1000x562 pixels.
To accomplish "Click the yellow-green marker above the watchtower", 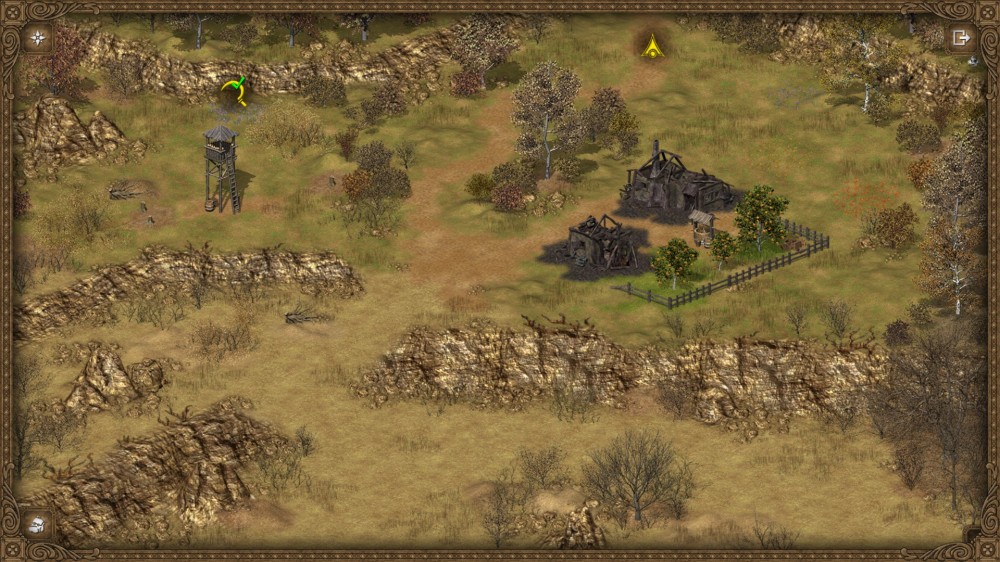I will (x=235, y=90).
